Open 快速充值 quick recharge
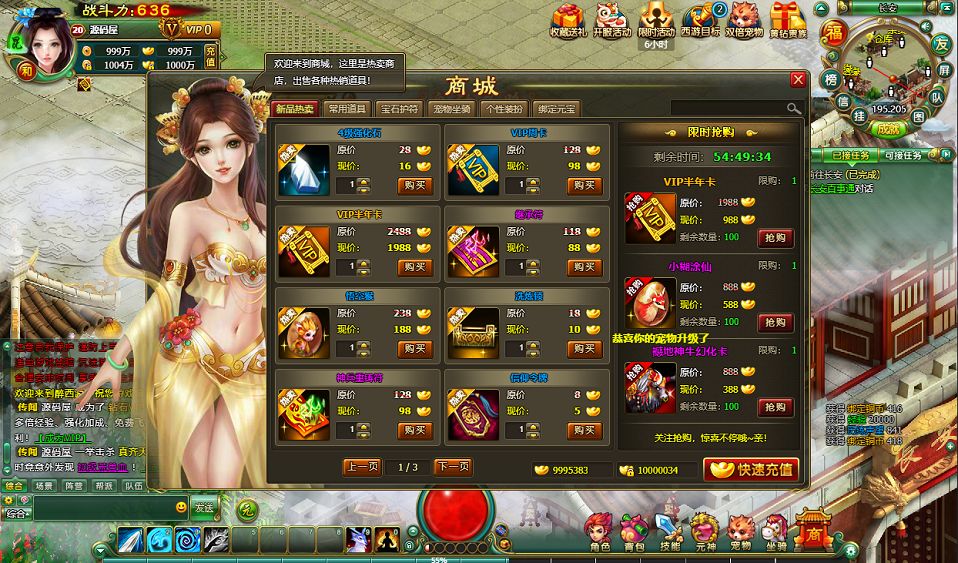This screenshot has width=958, height=563. point(751,469)
